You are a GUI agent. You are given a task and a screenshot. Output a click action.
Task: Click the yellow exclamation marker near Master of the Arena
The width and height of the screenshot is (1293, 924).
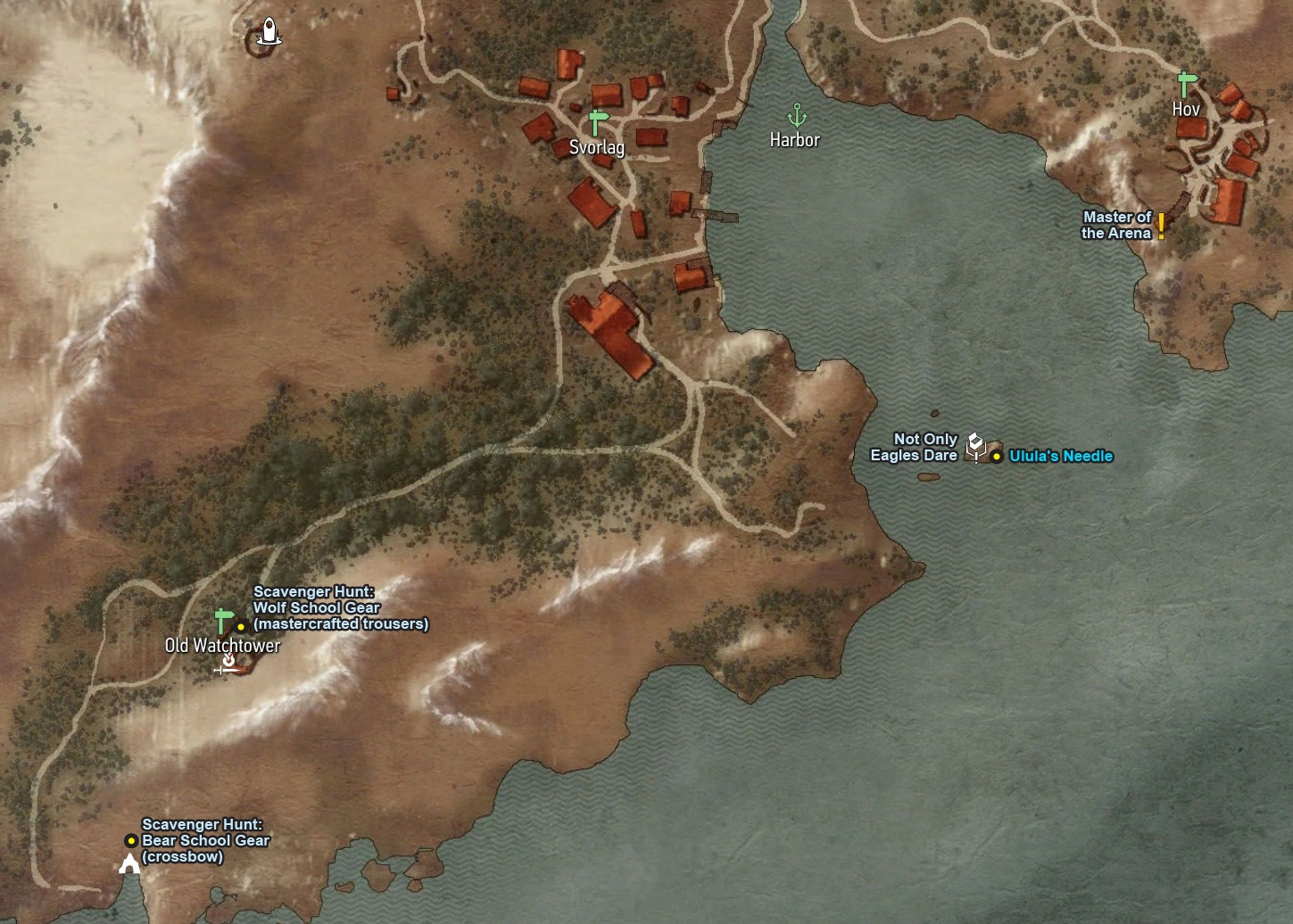pos(1160,226)
